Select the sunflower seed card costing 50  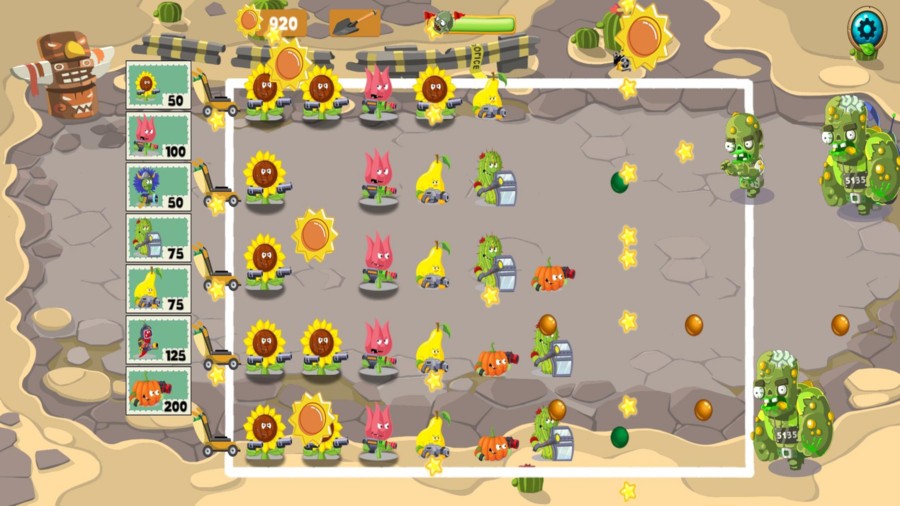point(158,85)
